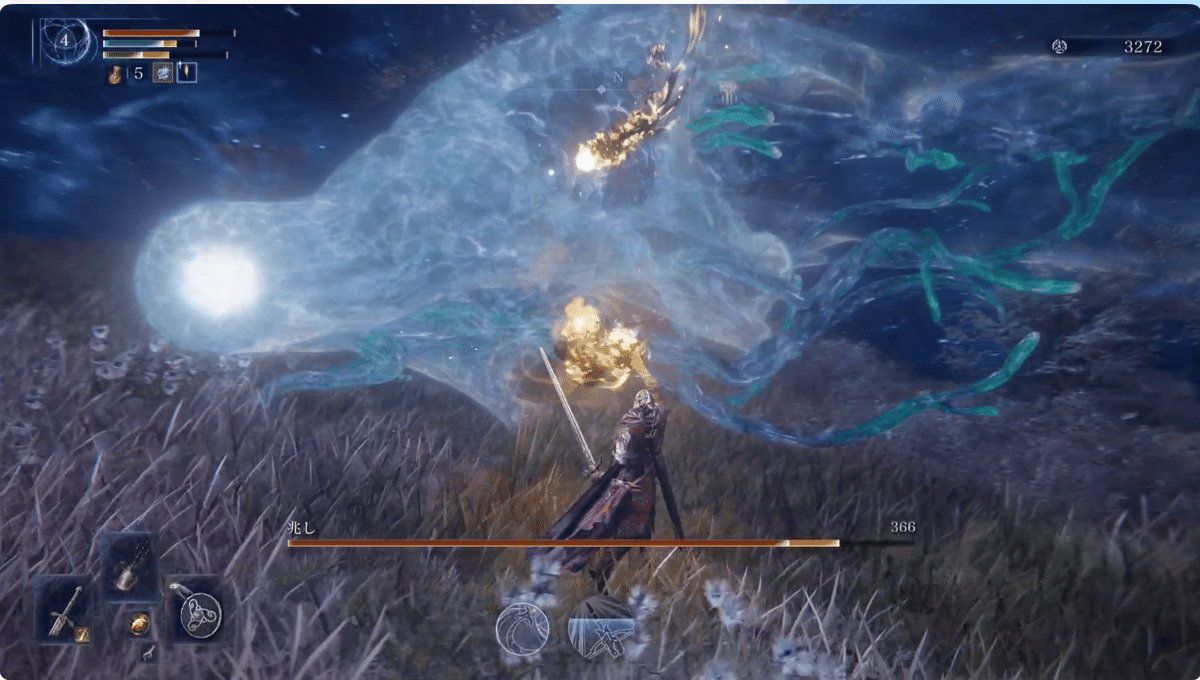Click the flask icon beside the number 5
The image size is (1200, 680).
116,73
